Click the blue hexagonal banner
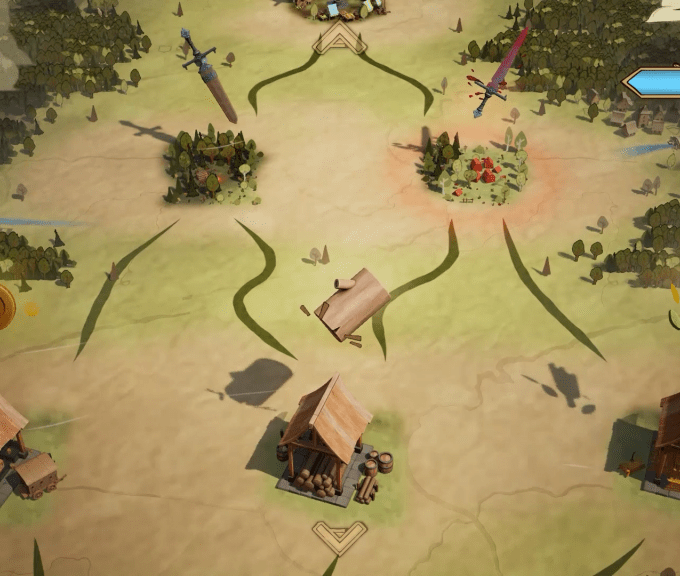680x576 pixels. point(654,83)
